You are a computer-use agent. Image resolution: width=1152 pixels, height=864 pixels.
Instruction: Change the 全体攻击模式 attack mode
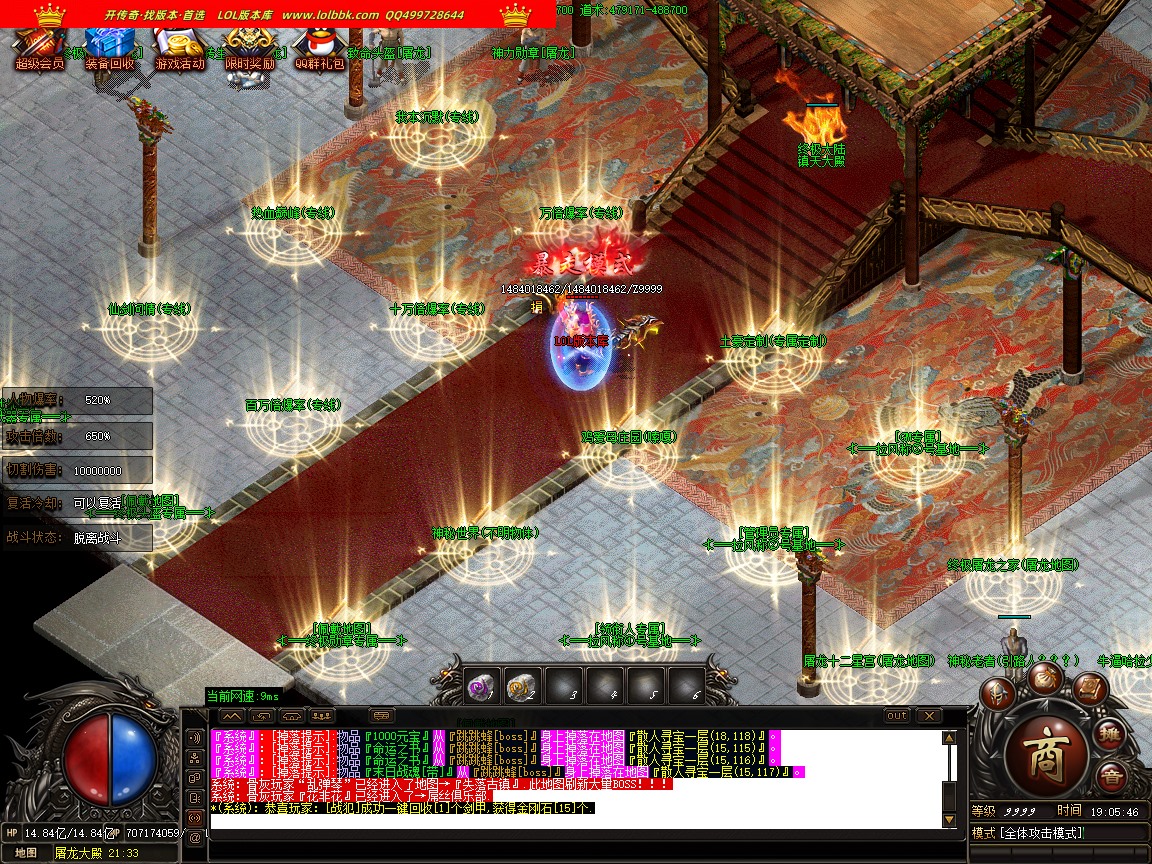tap(1048, 833)
